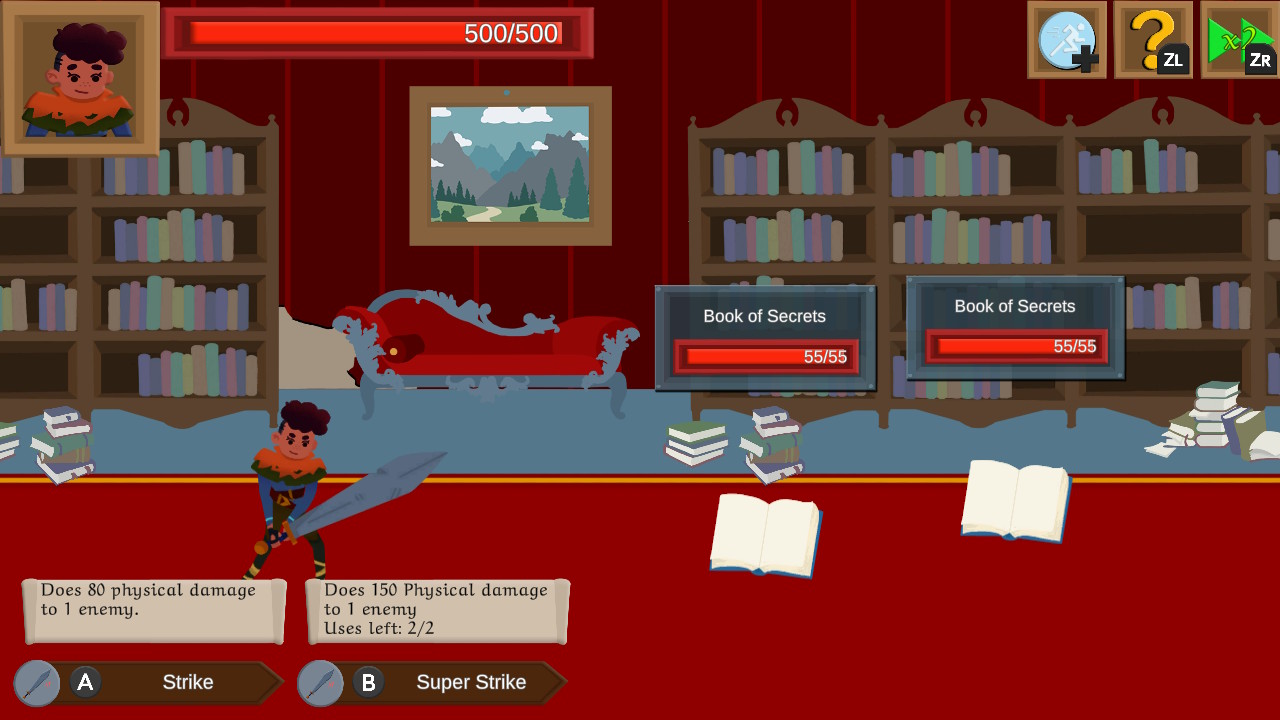Image resolution: width=1280 pixels, height=720 pixels.
Task: Click the open book lying on the floor
Action: [765, 535]
